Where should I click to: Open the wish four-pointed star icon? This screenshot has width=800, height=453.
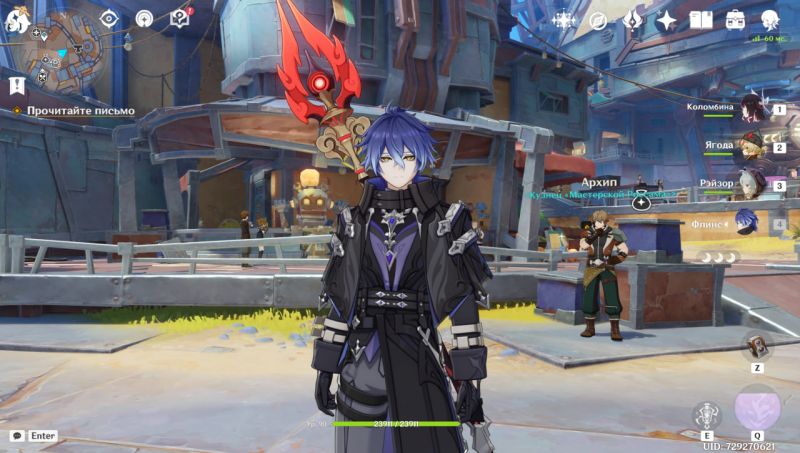(666, 20)
